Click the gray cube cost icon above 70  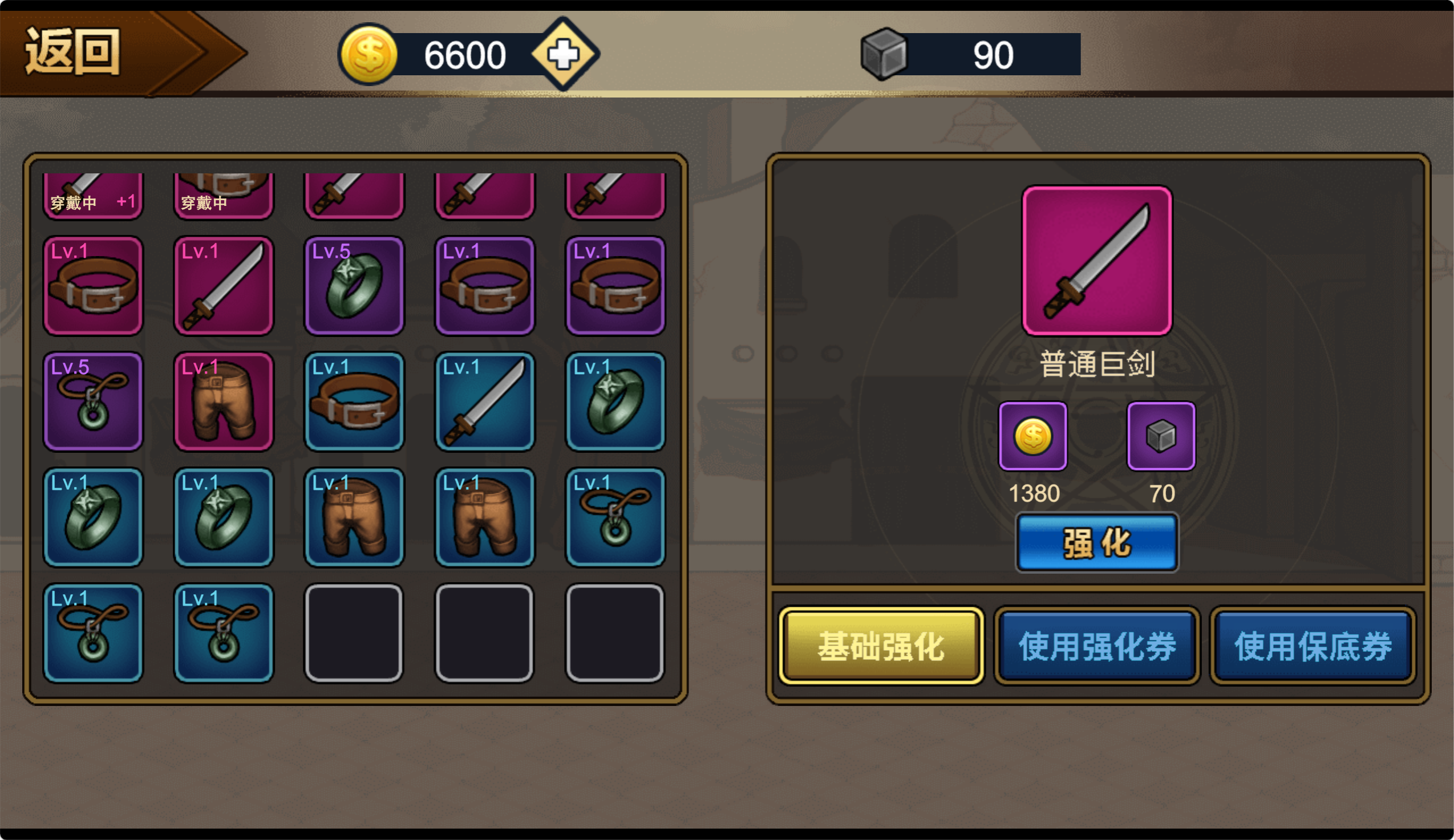click(1161, 436)
